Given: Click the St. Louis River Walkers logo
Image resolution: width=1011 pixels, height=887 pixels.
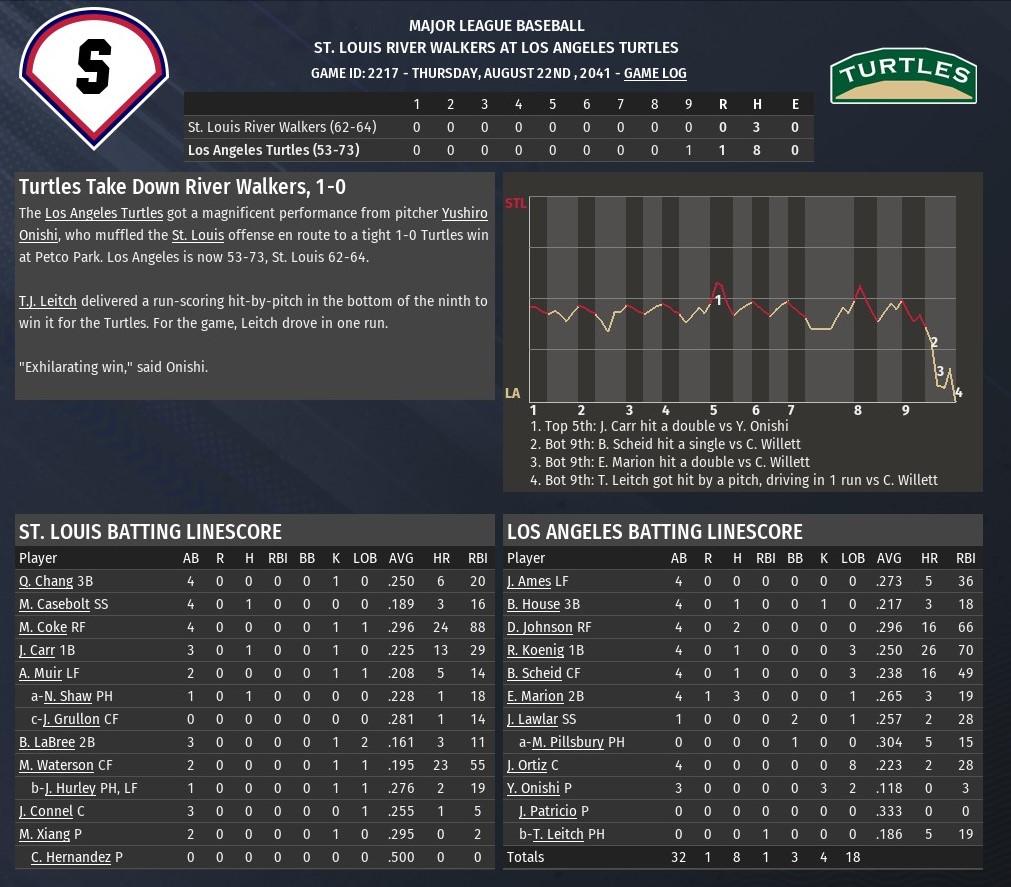Looking at the screenshot, I should (94, 78).
